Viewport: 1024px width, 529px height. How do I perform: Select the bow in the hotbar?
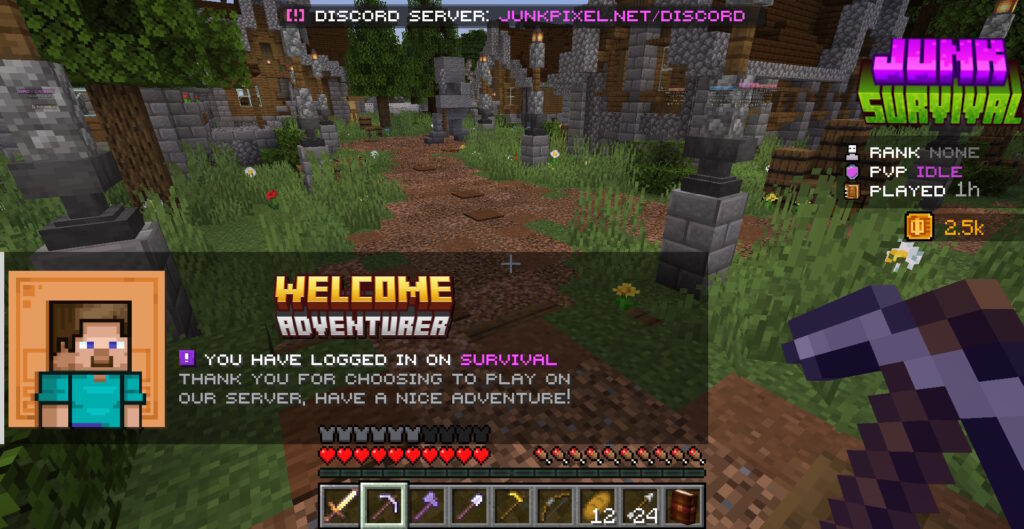coord(555,505)
